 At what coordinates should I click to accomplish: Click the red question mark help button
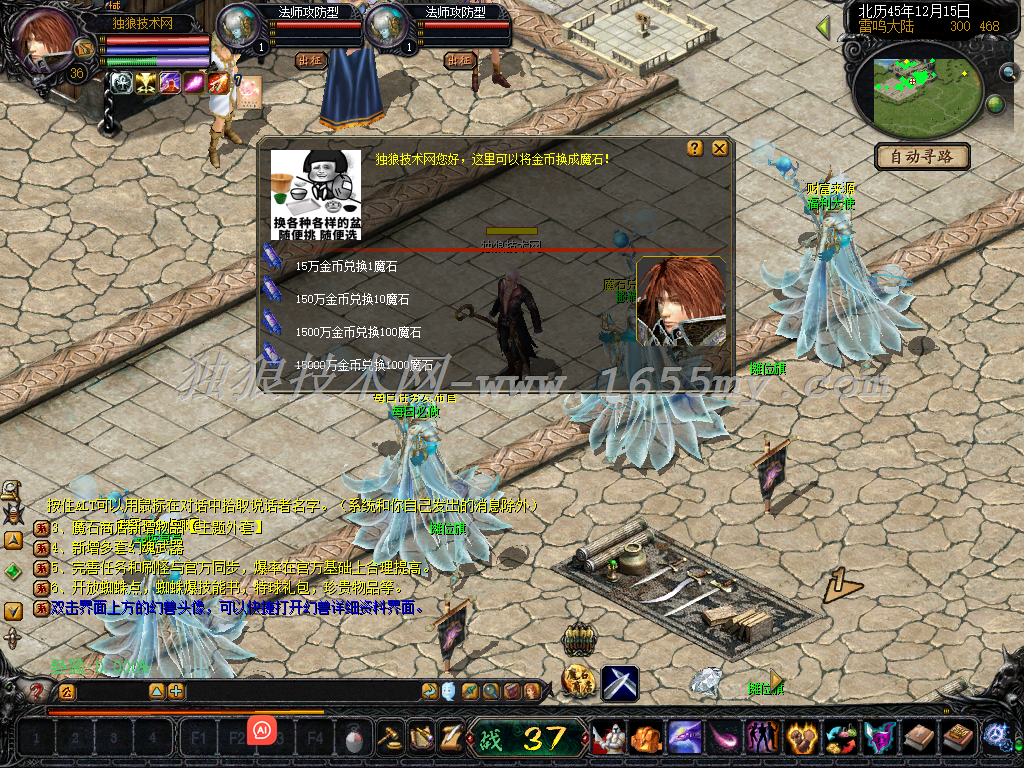(x=37, y=691)
